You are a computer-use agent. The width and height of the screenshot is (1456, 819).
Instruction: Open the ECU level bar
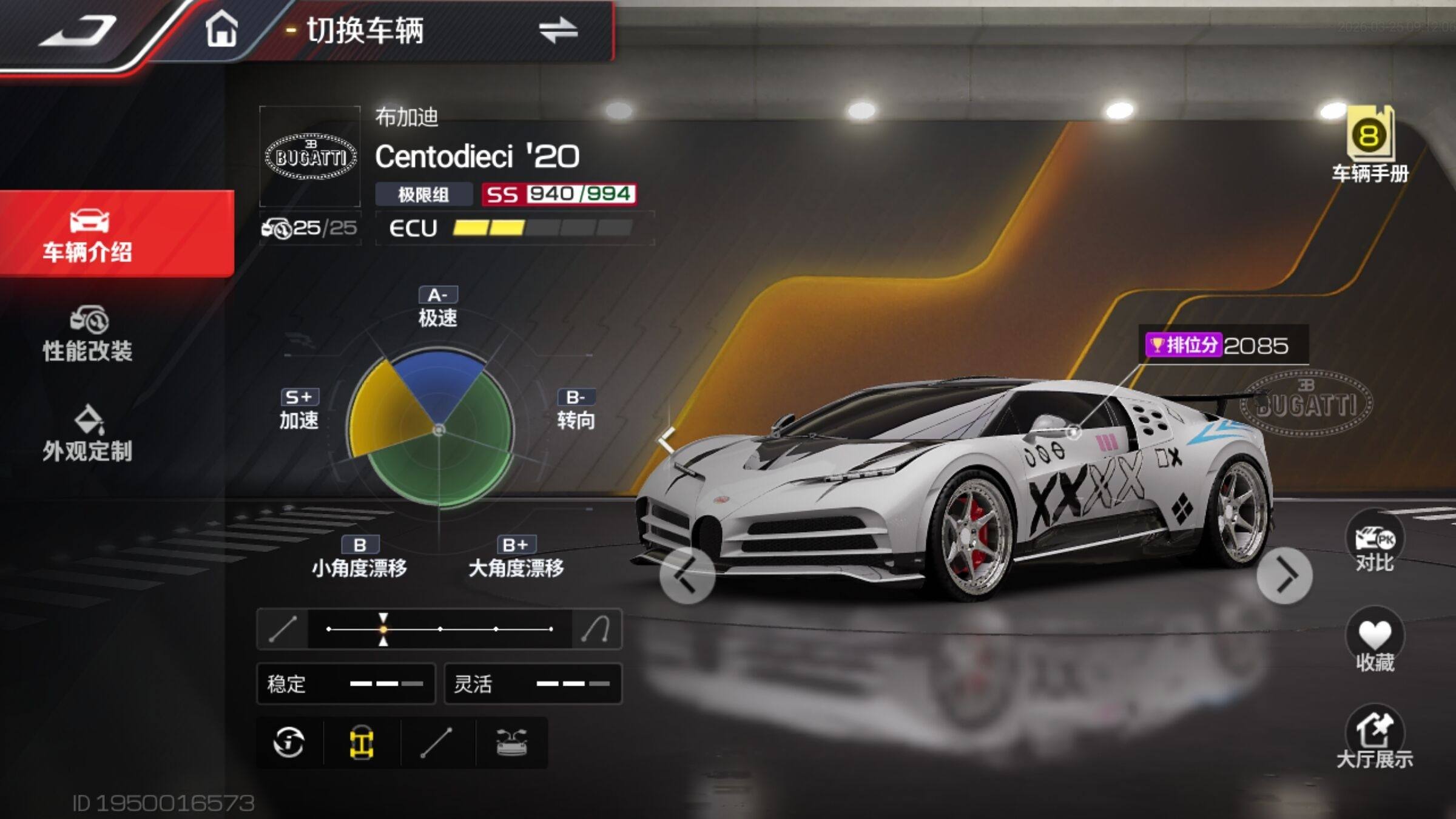[514, 228]
